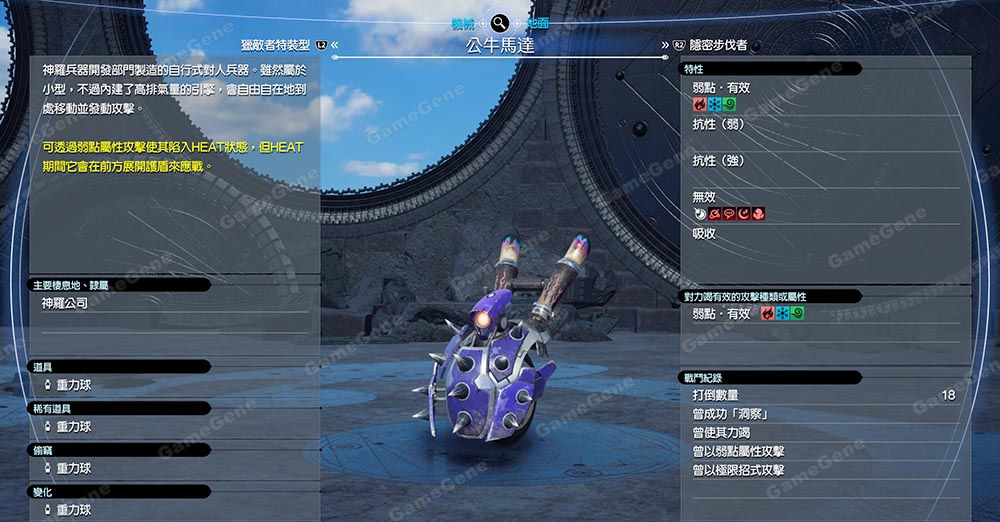Select 重力球 under the 道具 section
The height and width of the screenshot is (522, 1000).
pyautogui.click(x=73, y=385)
